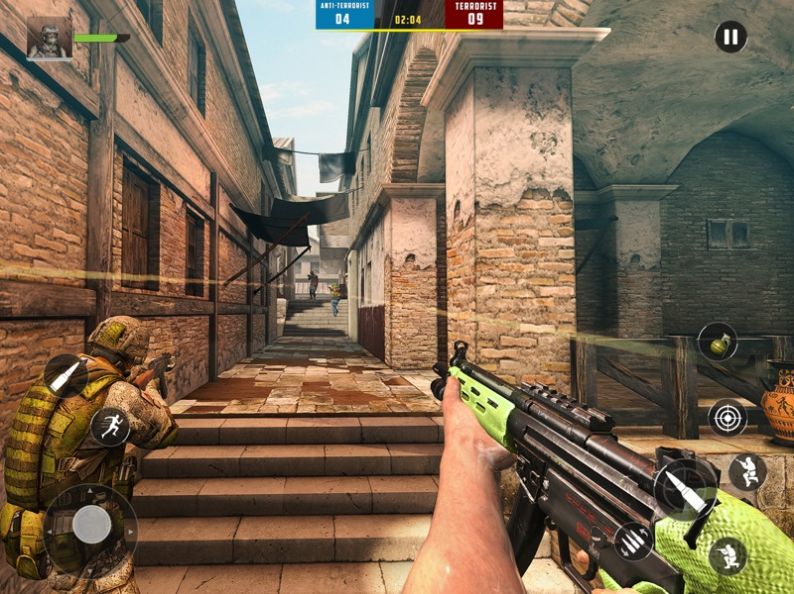Tap the small bullet fire button near sprint

(x=64, y=375)
